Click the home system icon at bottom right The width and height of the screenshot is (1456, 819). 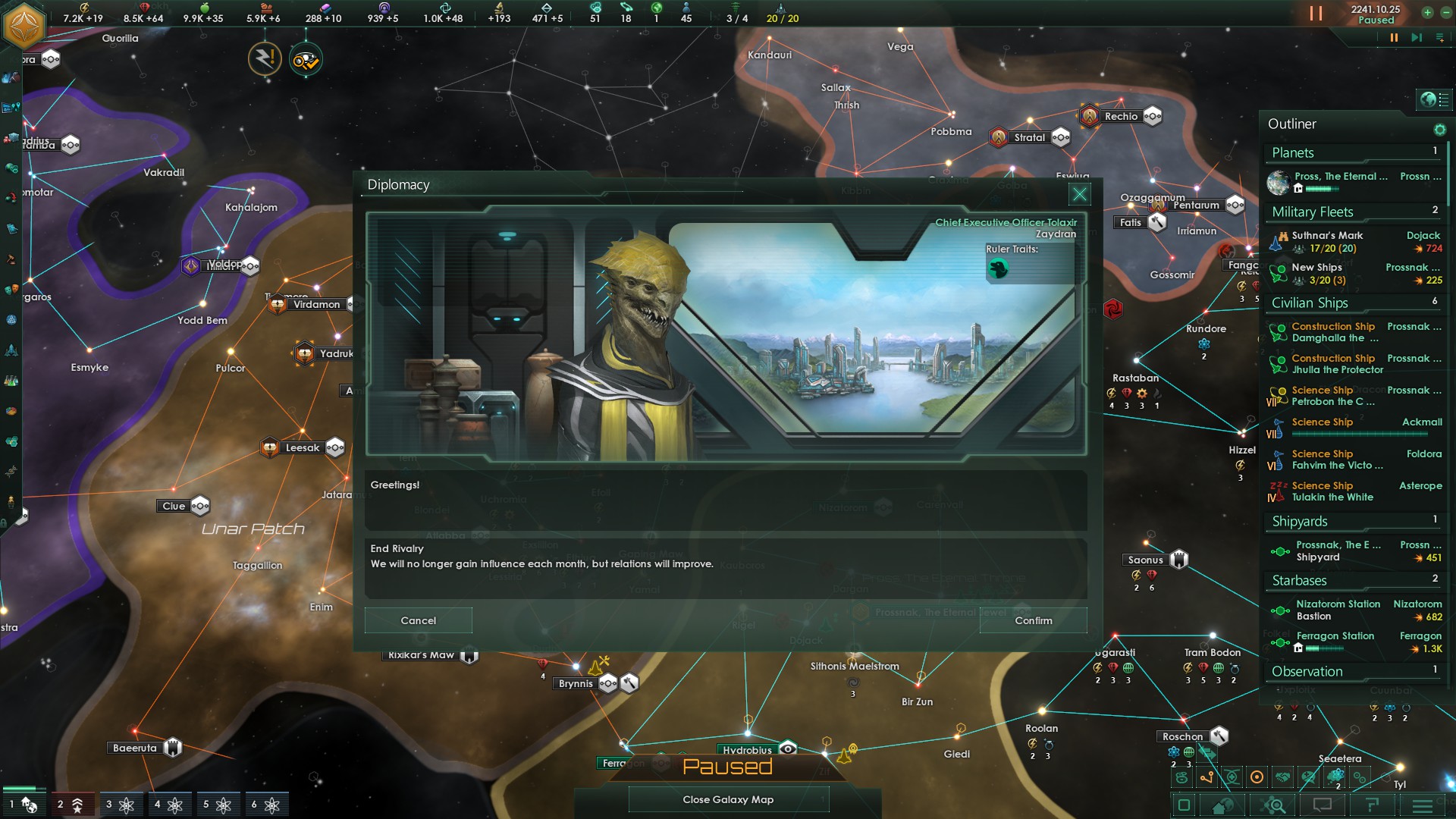(1221, 803)
